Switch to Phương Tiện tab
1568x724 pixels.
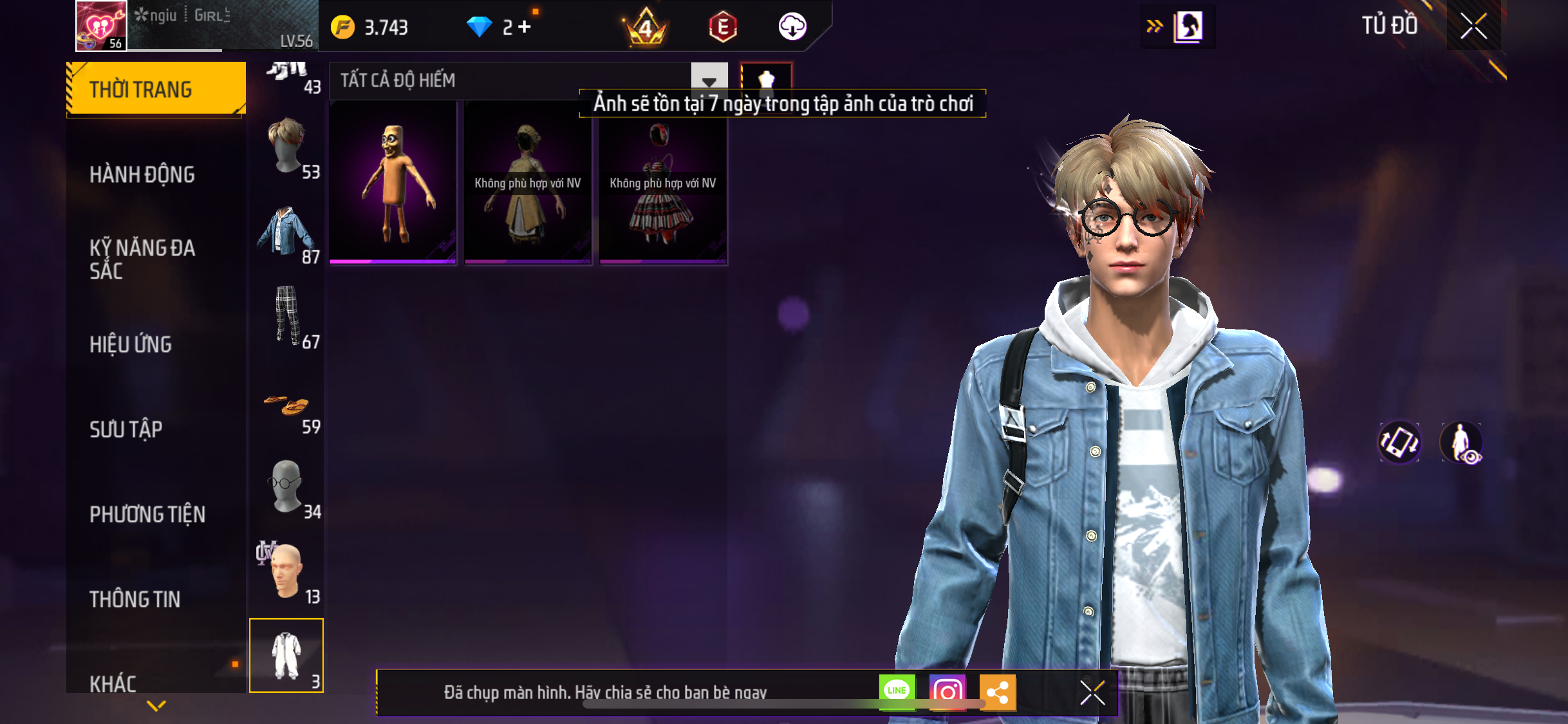coord(147,514)
